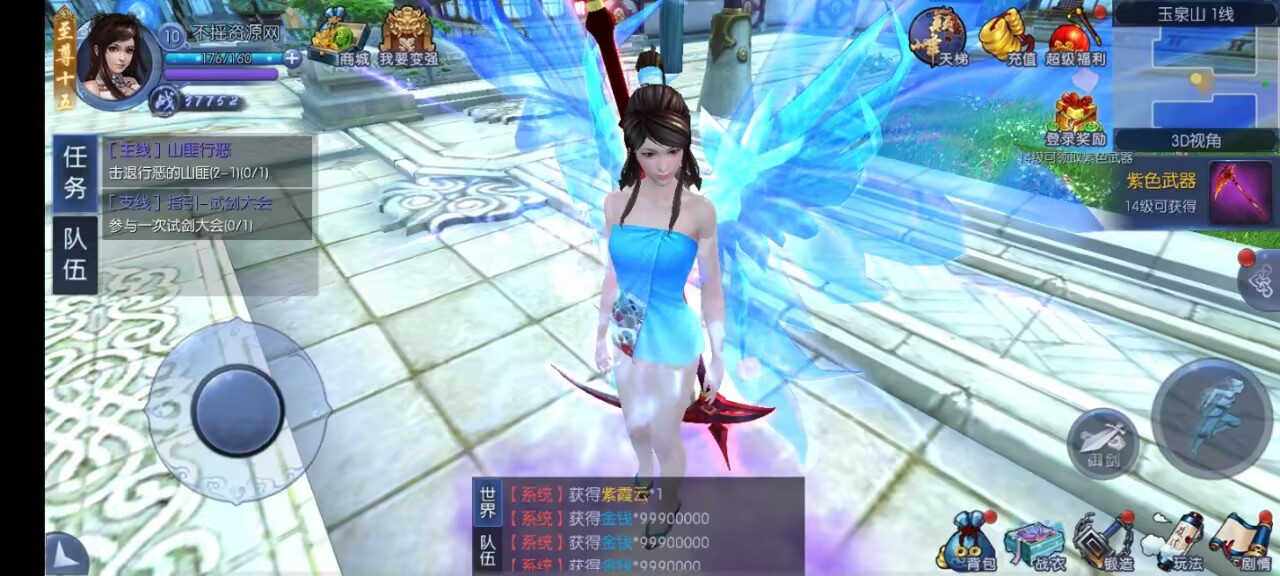This screenshot has width=1280, height=576.
Task: Toggle the 3D视角 camera view button
Action: [1196, 141]
